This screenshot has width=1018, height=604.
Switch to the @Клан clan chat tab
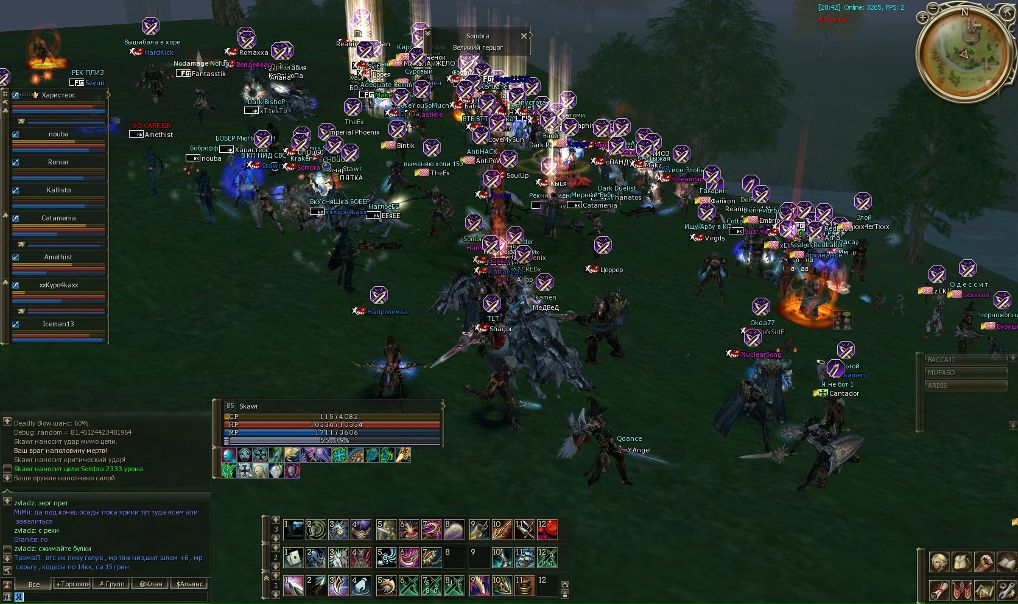click(152, 583)
